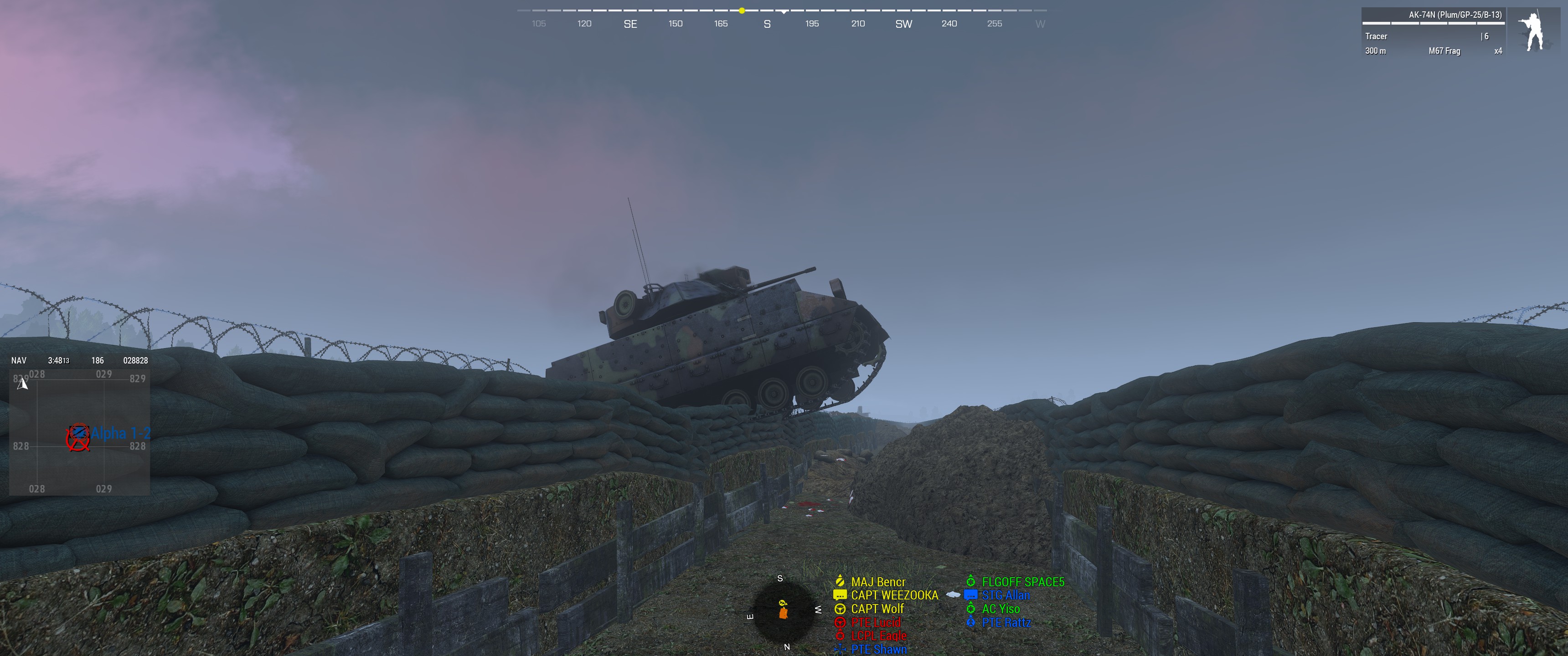Select the NAV tab label

18,360
